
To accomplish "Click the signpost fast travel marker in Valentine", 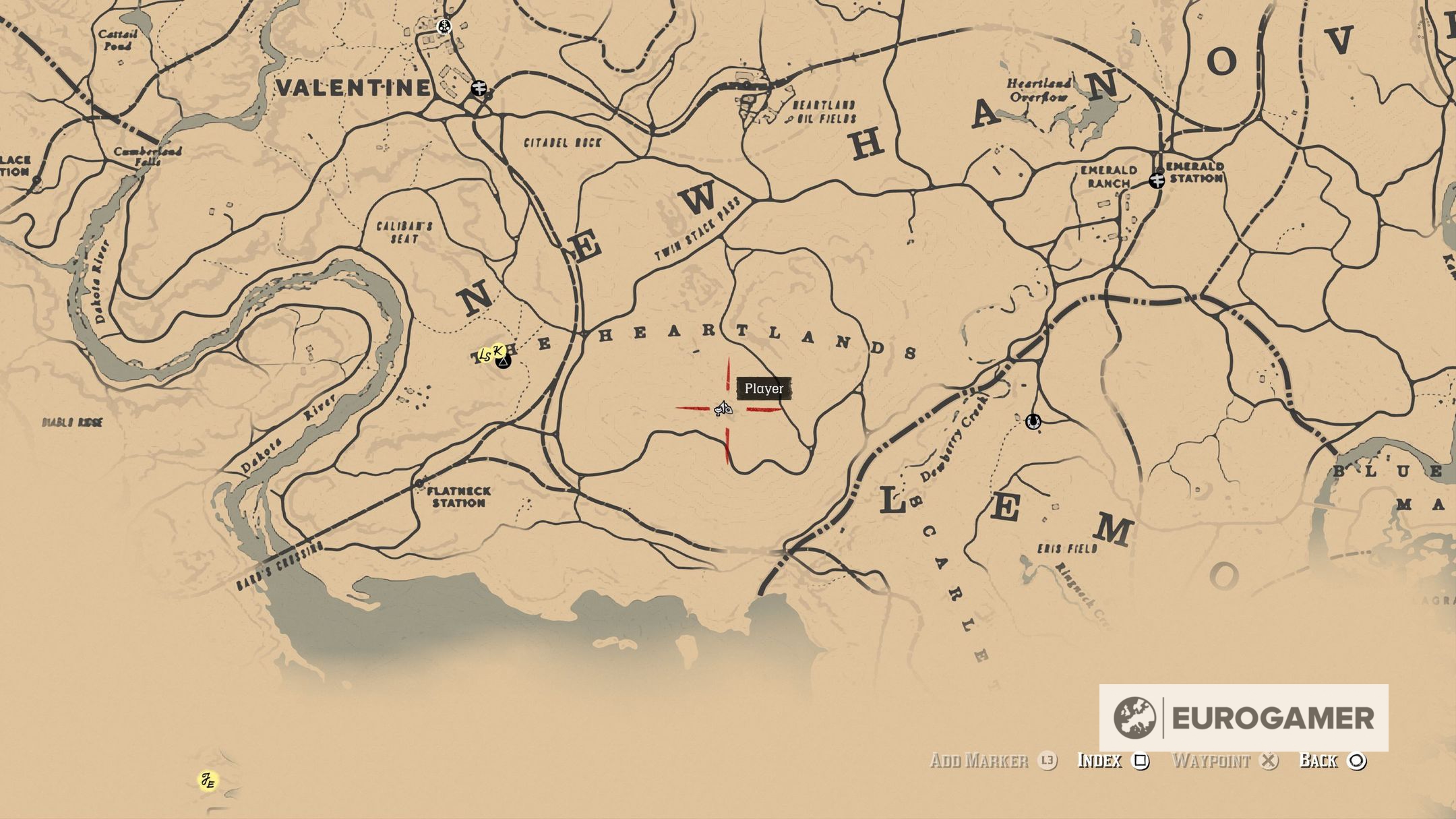I will click(479, 88).
